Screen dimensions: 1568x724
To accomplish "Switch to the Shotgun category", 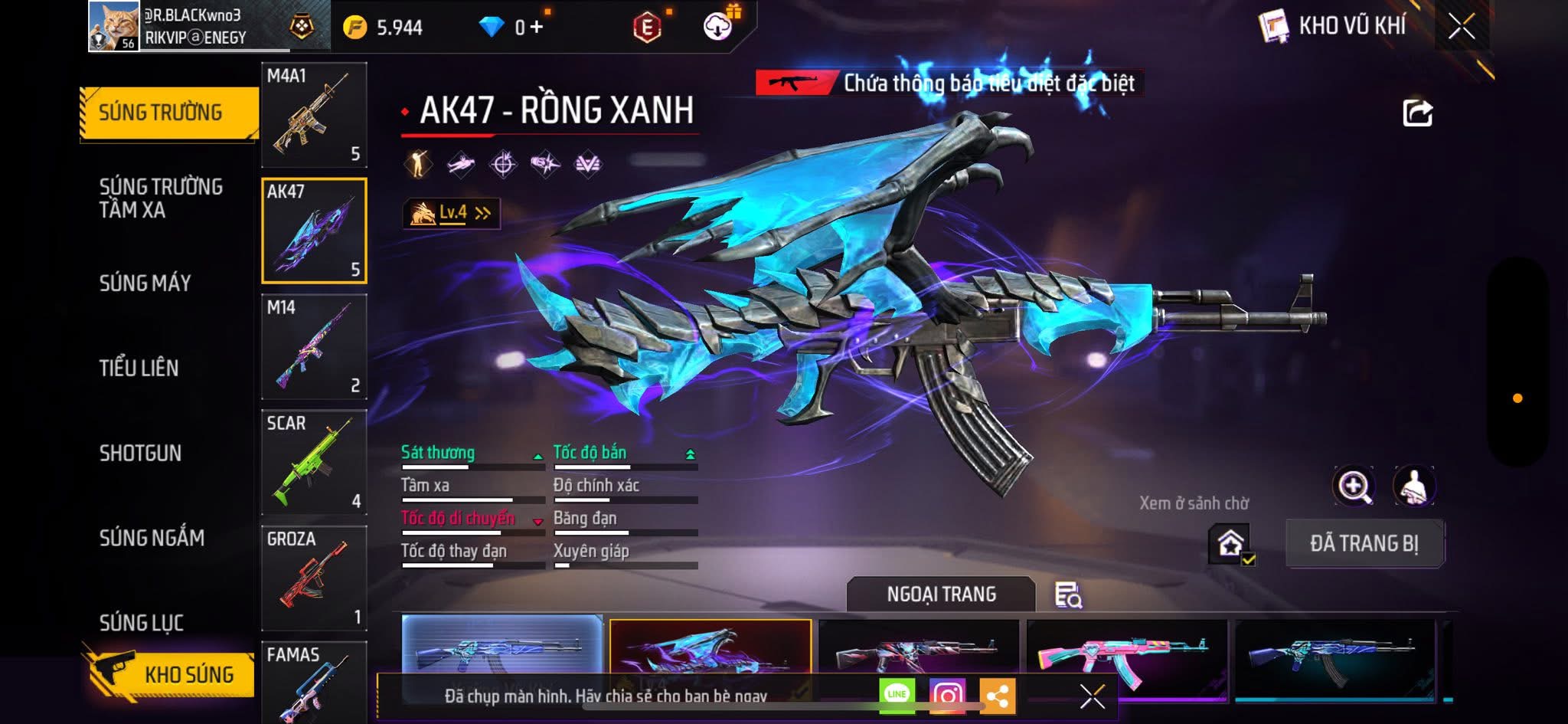I will point(141,453).
